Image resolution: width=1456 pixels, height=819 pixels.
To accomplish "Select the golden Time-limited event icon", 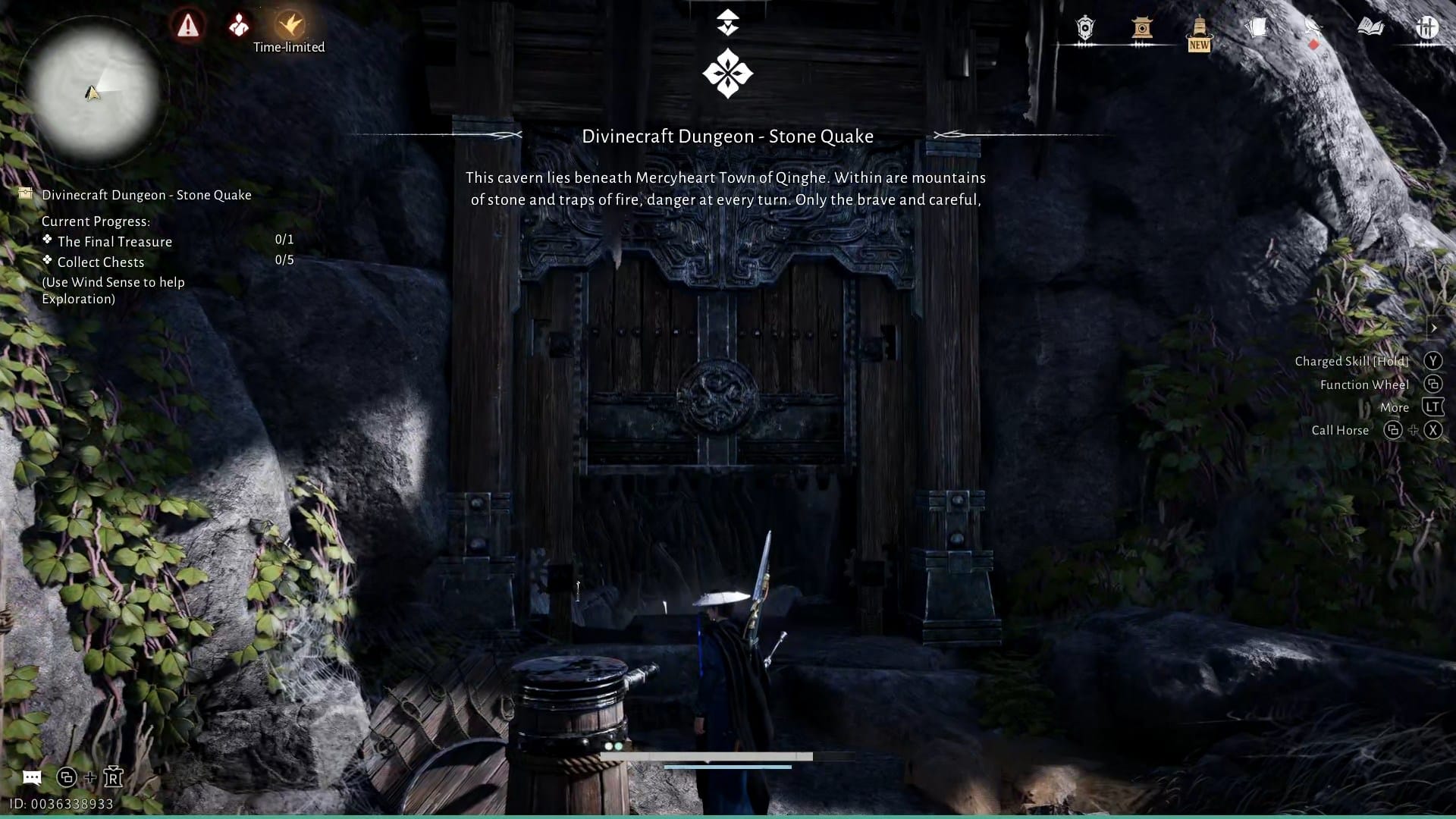I will (x=289, y=24).
